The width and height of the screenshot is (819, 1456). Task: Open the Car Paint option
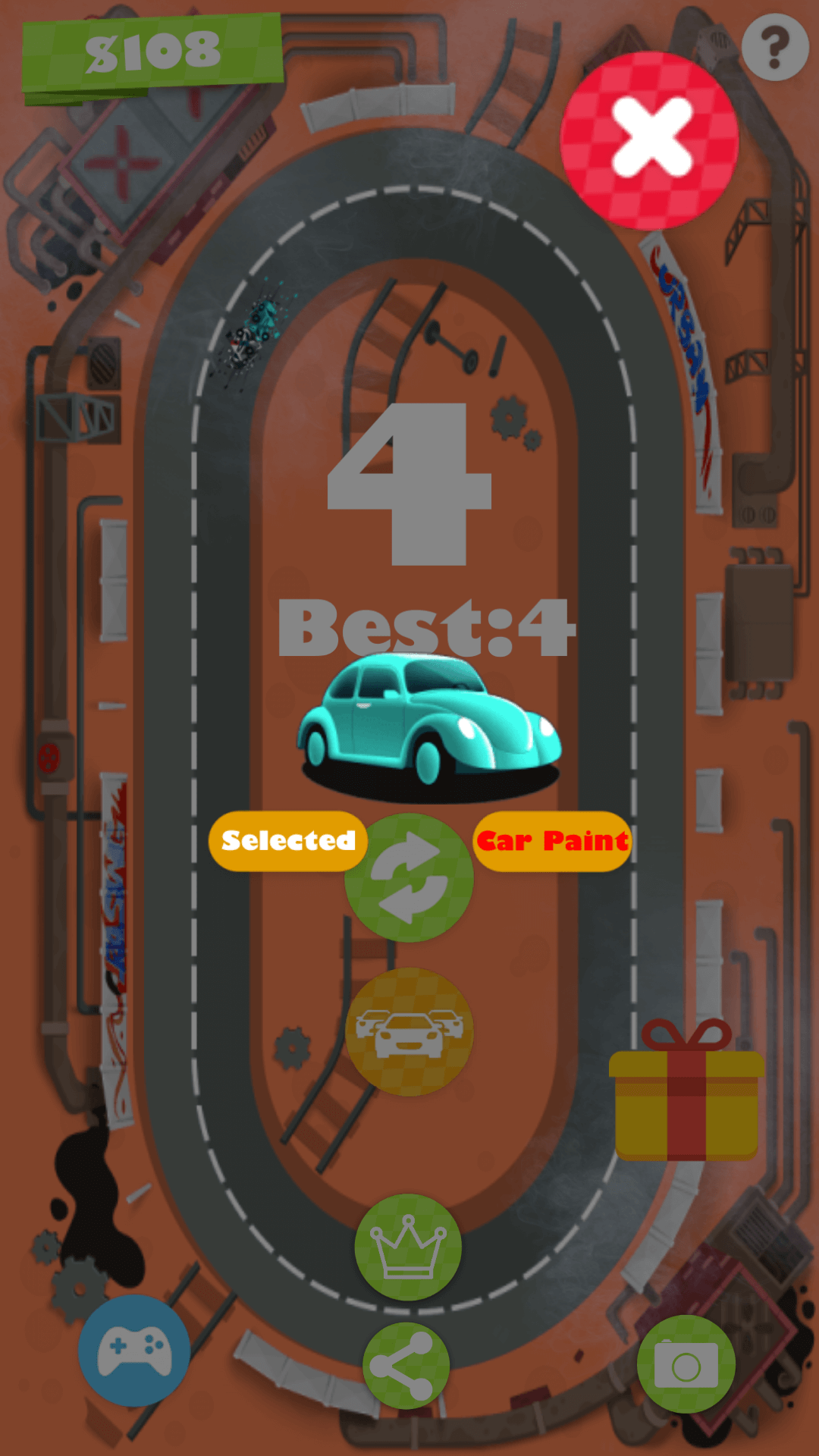pyautogui.click(x=552, y=840)
